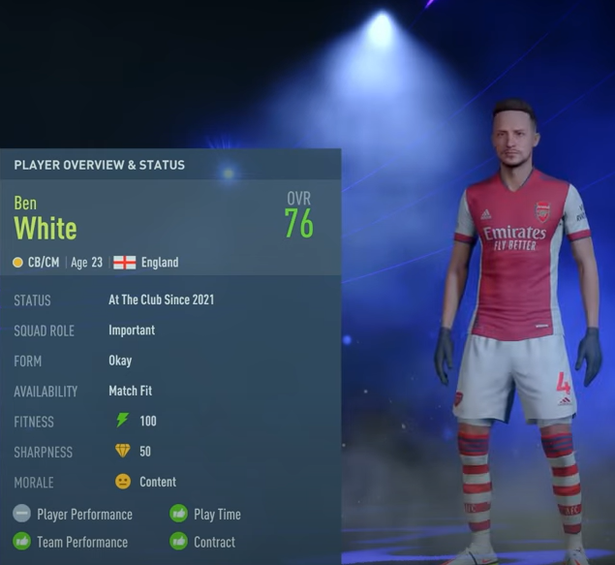The image size is (615, 565).
Task: Choose the Team Performance morale factor
Action: (x=82, y=542)
